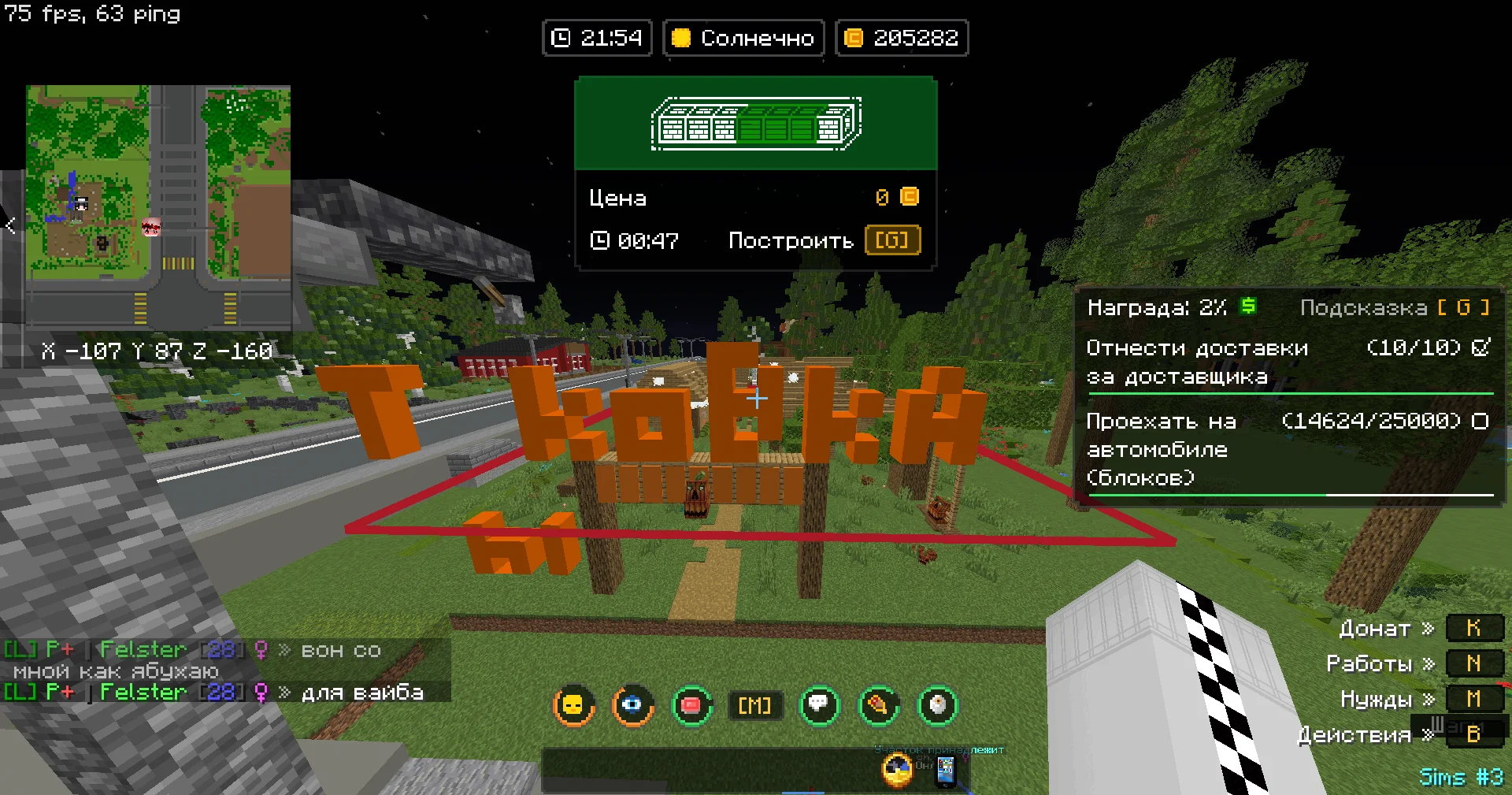Viewport: 1512px width, 795px height.
Task: Select the golden clock item in hotbar
Action: [897, 770]
